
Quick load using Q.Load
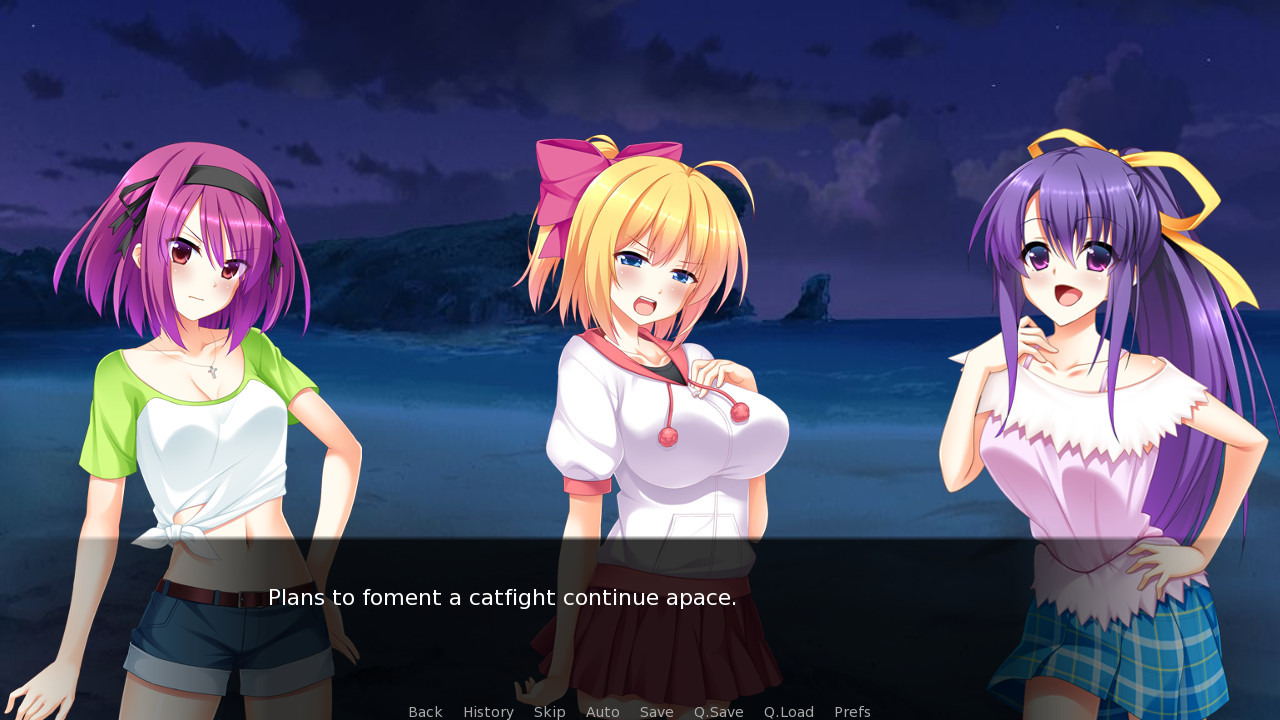pyautogui.click(x=789, y=712)
